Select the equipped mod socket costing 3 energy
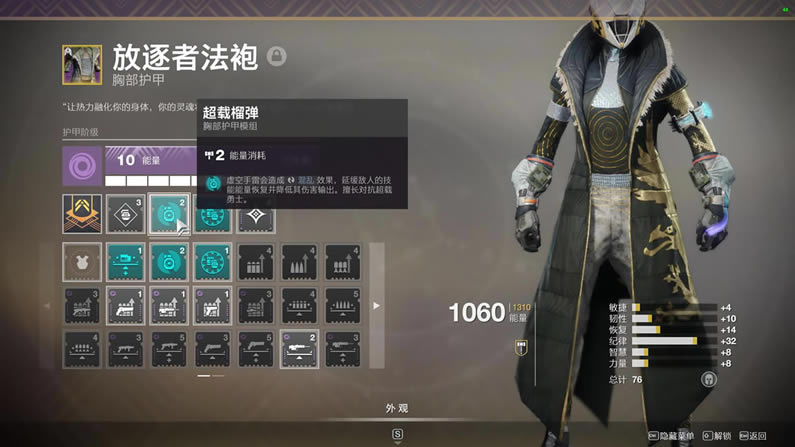 [125, 214]
